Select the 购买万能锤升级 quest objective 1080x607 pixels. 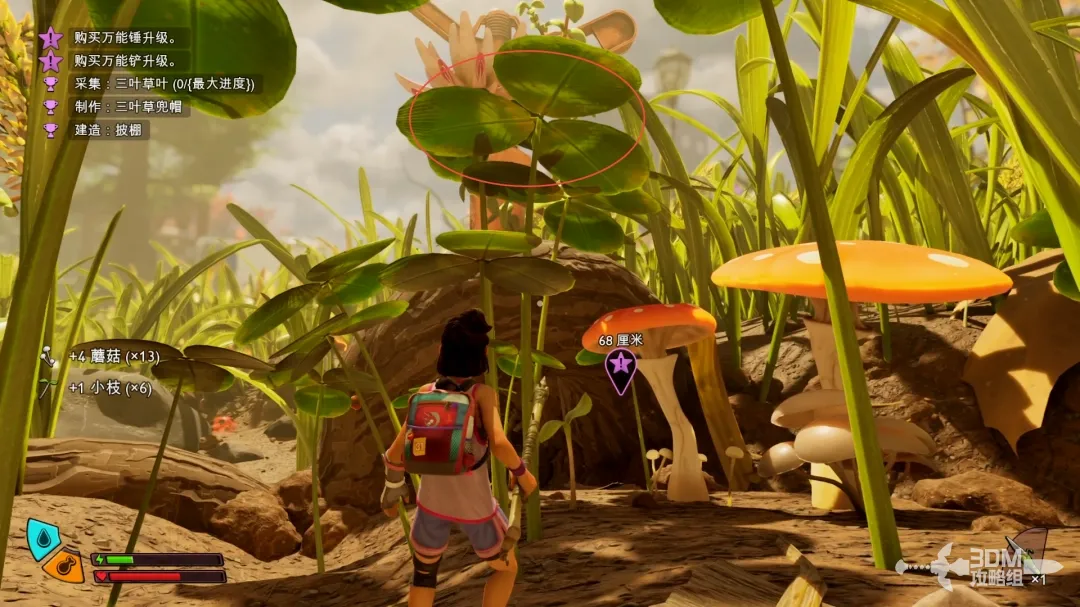tap(118, 38)
